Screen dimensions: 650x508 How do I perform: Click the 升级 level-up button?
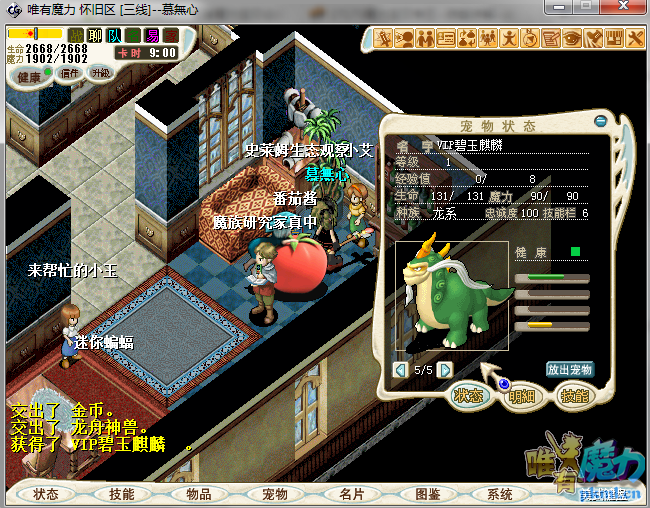tap(101, 73)
